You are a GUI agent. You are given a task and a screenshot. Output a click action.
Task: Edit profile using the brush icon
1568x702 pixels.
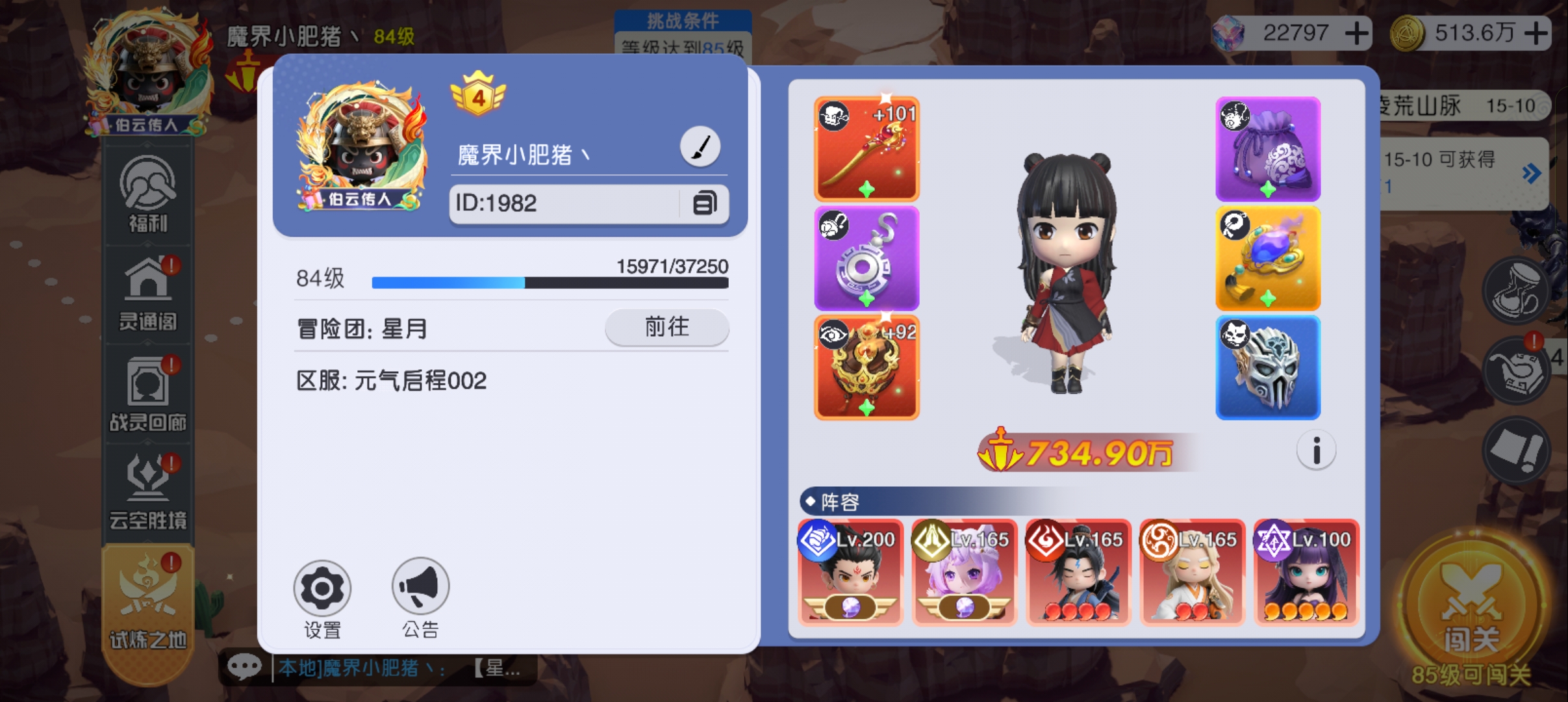[701, 146]
